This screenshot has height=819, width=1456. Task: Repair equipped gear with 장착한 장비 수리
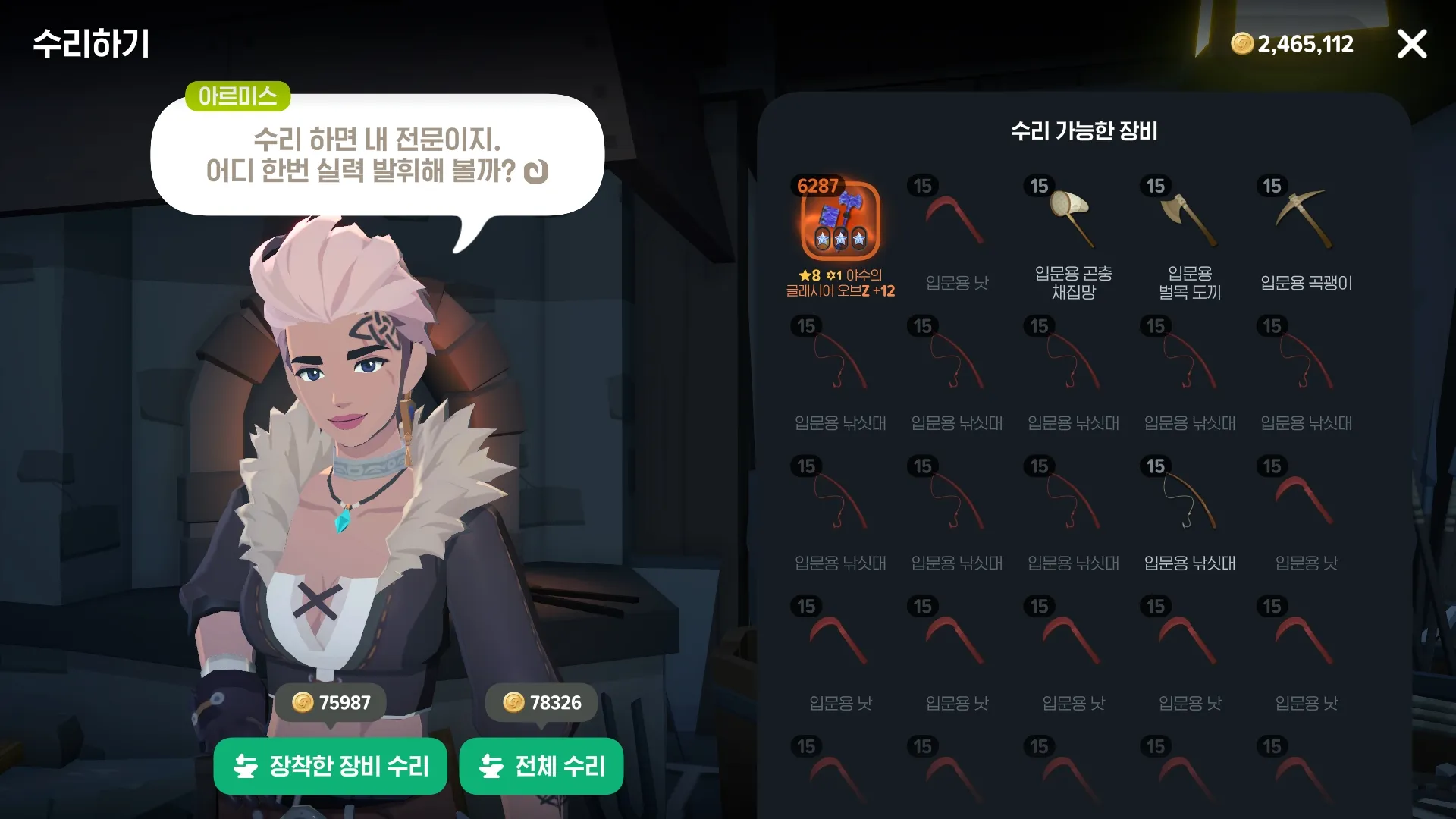pyautogui.click(x=331, y=766)
